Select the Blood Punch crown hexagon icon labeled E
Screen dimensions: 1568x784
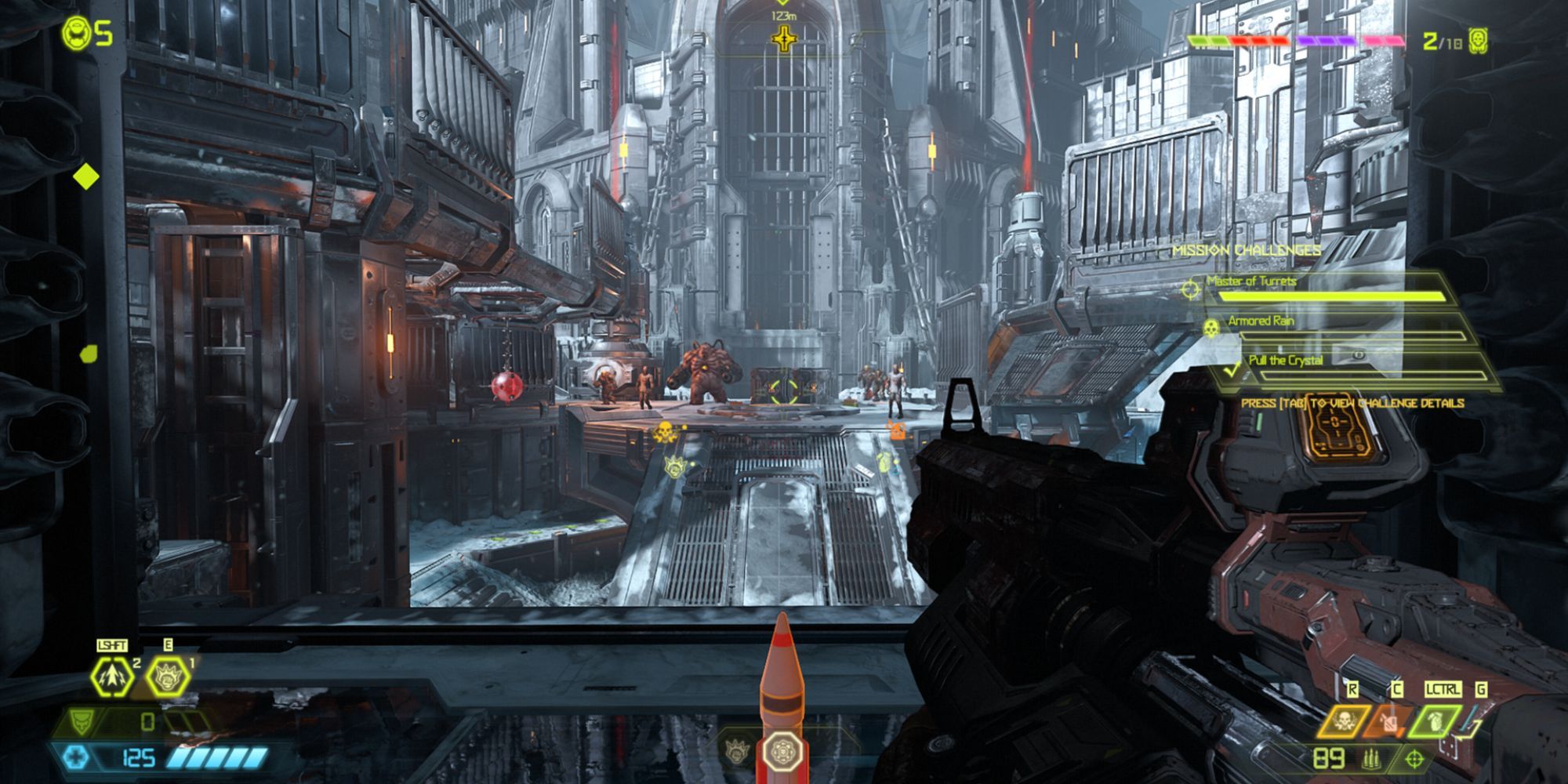[168, 677]
